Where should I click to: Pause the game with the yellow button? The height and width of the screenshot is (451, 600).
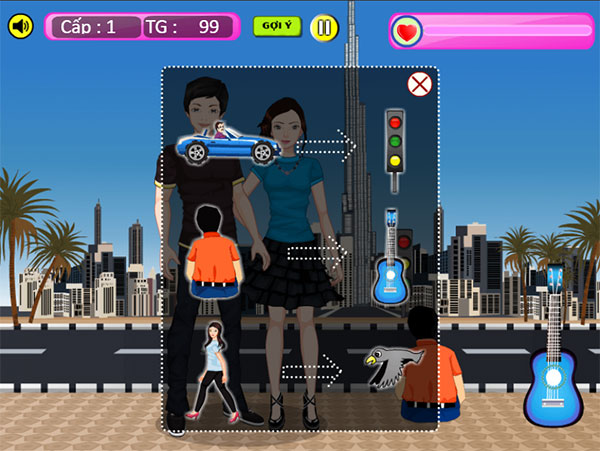[x=323, y=27]
